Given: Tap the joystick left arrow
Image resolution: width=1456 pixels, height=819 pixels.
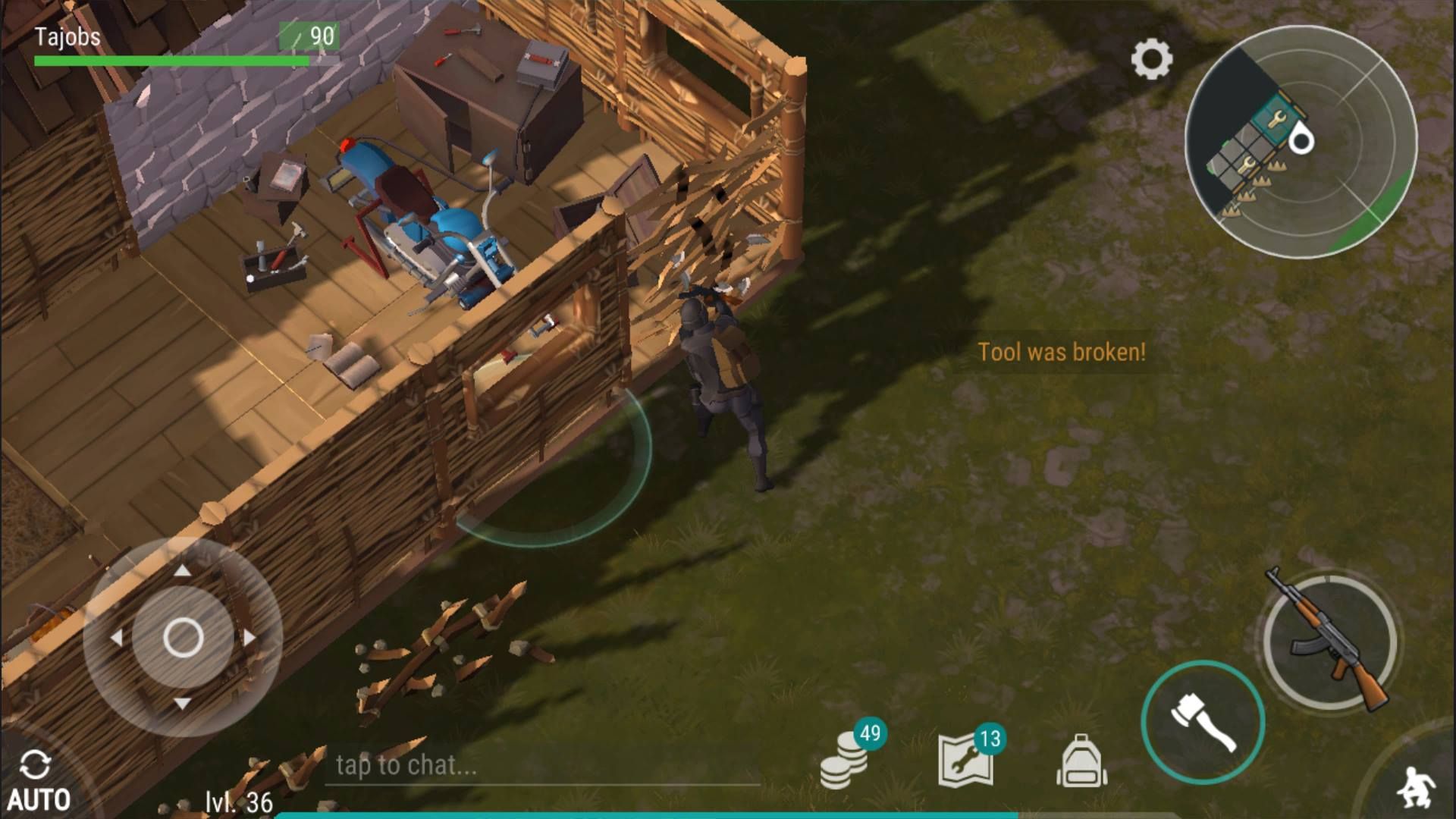Looking at the screenshot, I should (x=116, y=637).
